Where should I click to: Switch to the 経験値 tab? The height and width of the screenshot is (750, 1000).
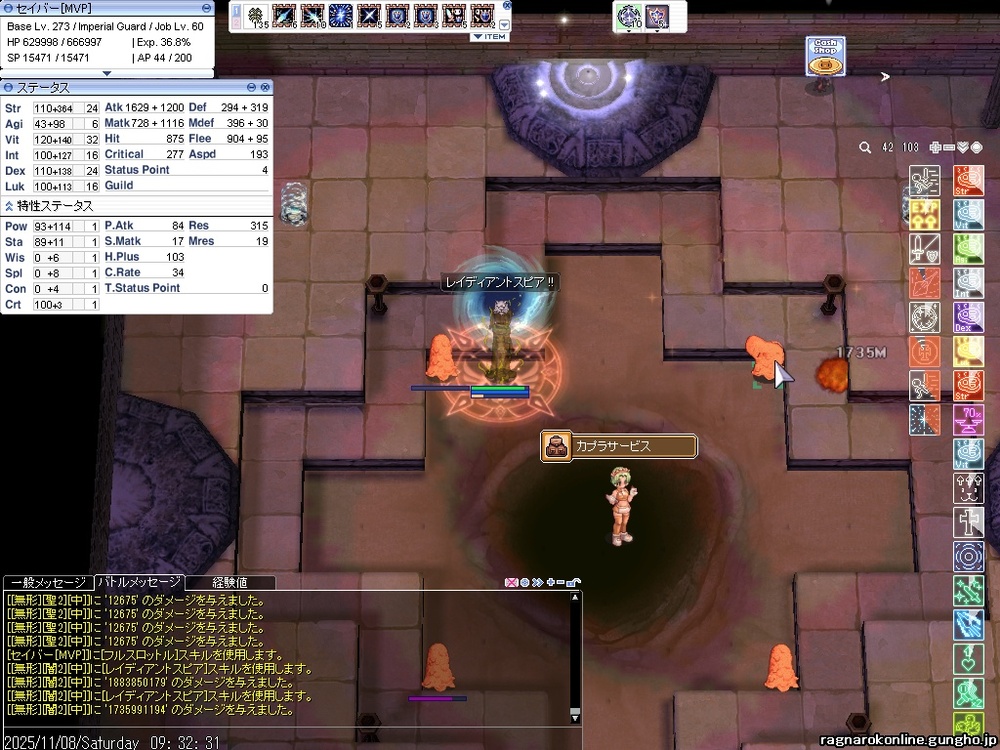point(230,582)
